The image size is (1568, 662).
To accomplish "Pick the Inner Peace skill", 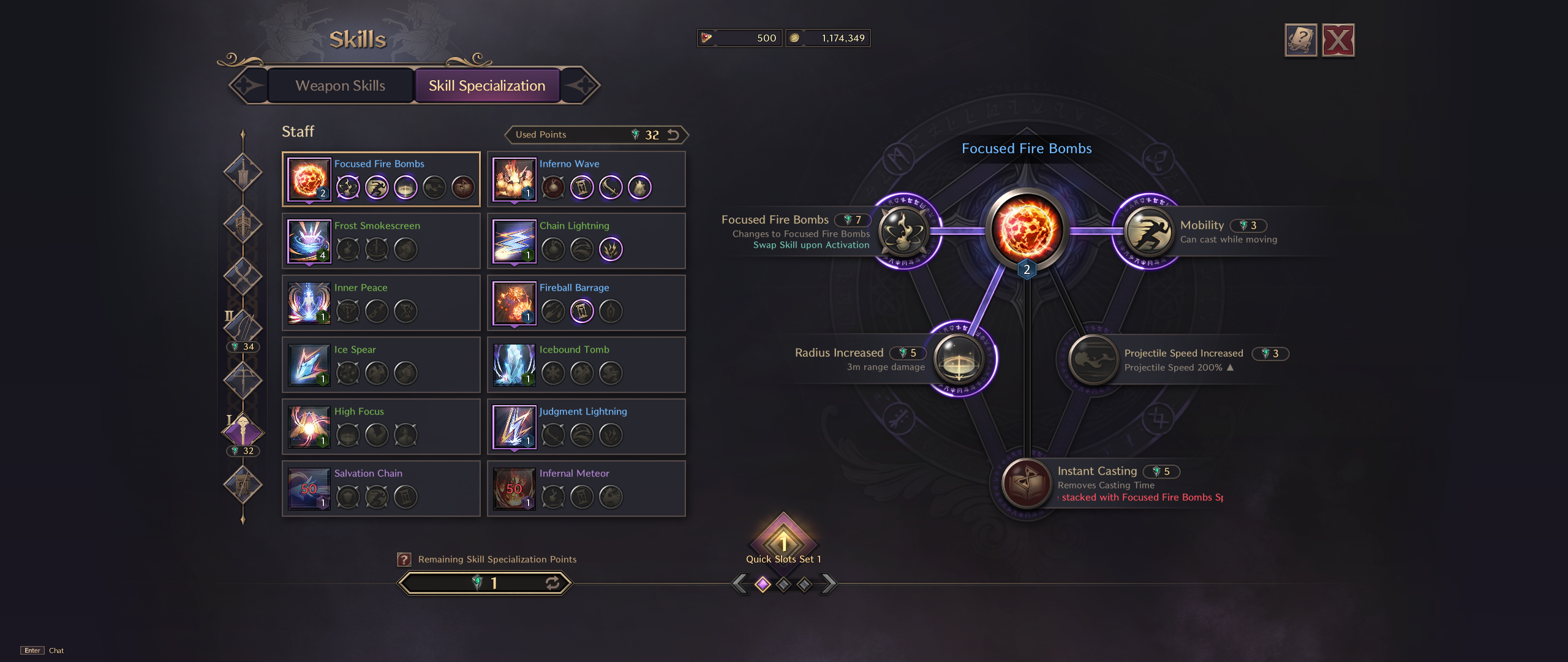I will coord(309,303).
